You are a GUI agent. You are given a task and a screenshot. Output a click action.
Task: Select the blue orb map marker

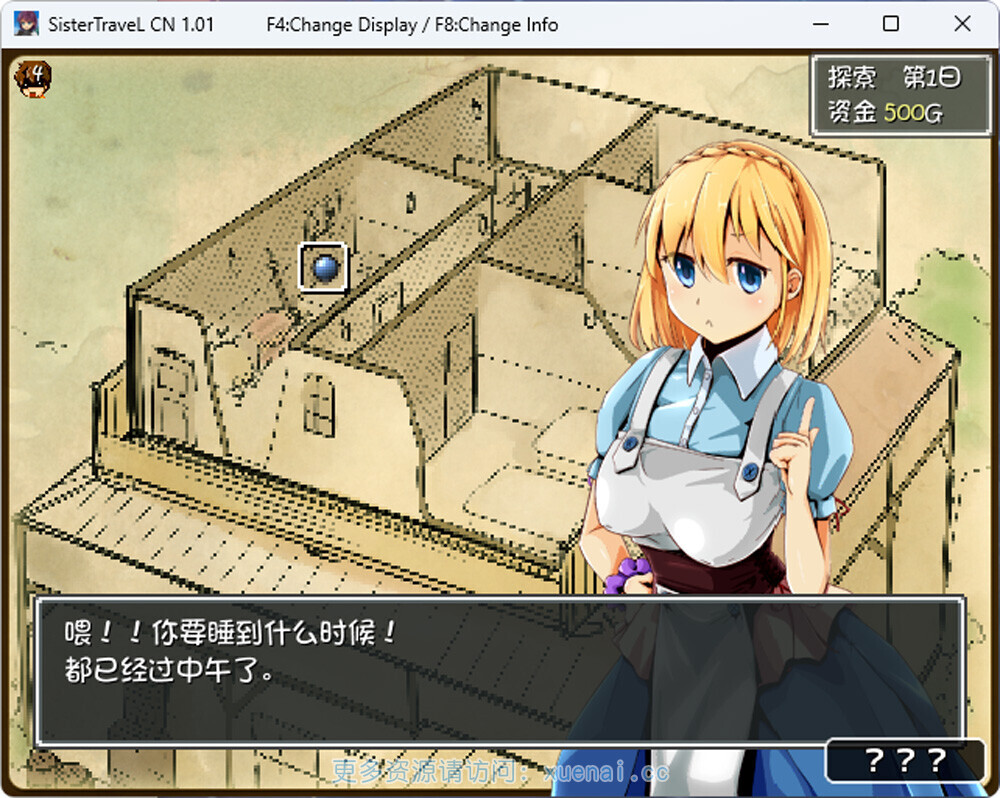click(x=323, y=267)
